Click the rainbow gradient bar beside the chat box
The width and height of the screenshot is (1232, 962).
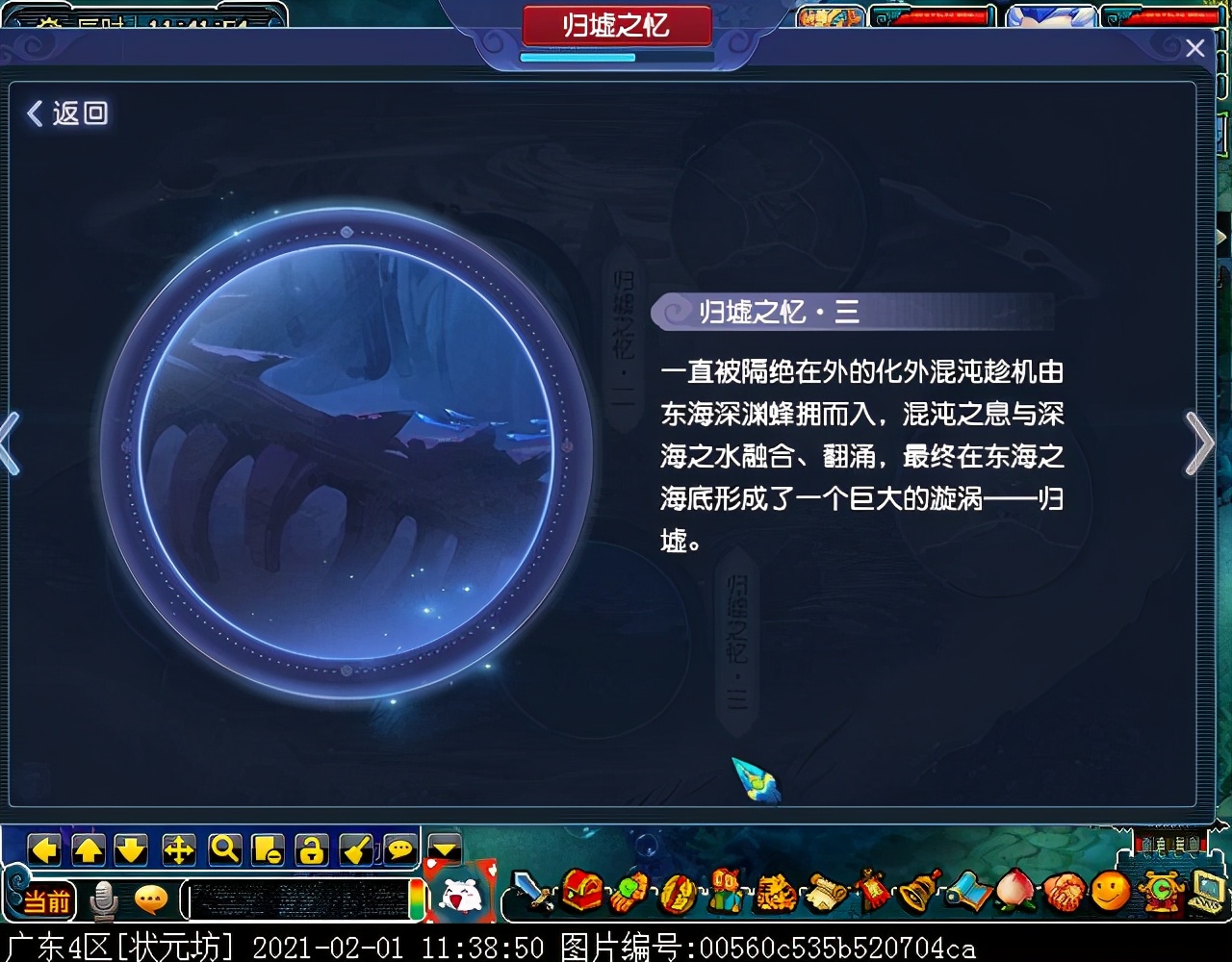[x=417, y=899]
